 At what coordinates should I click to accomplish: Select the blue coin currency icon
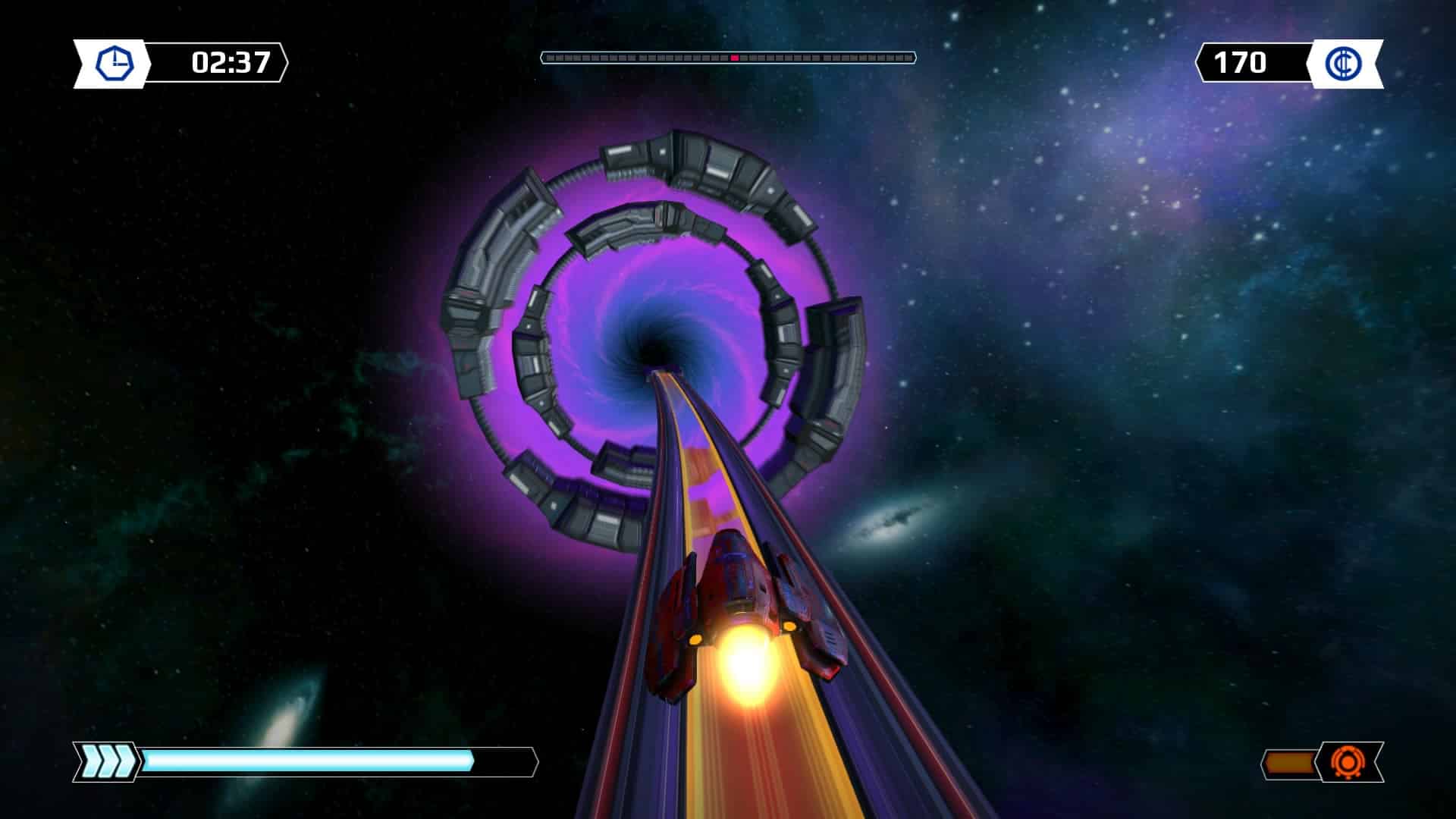coord(1344,63)
